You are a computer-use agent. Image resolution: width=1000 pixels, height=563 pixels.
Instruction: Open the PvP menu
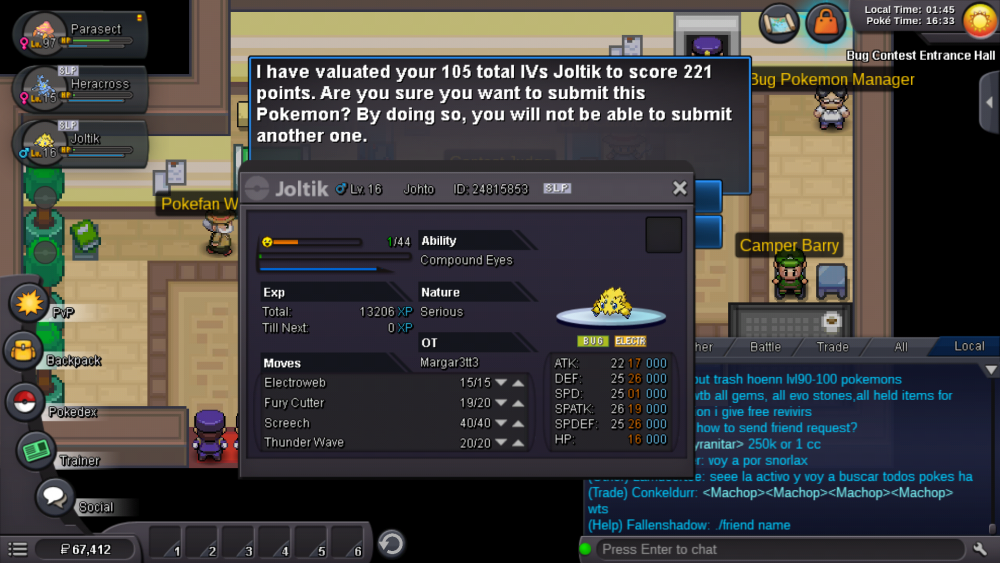[28, 301]
